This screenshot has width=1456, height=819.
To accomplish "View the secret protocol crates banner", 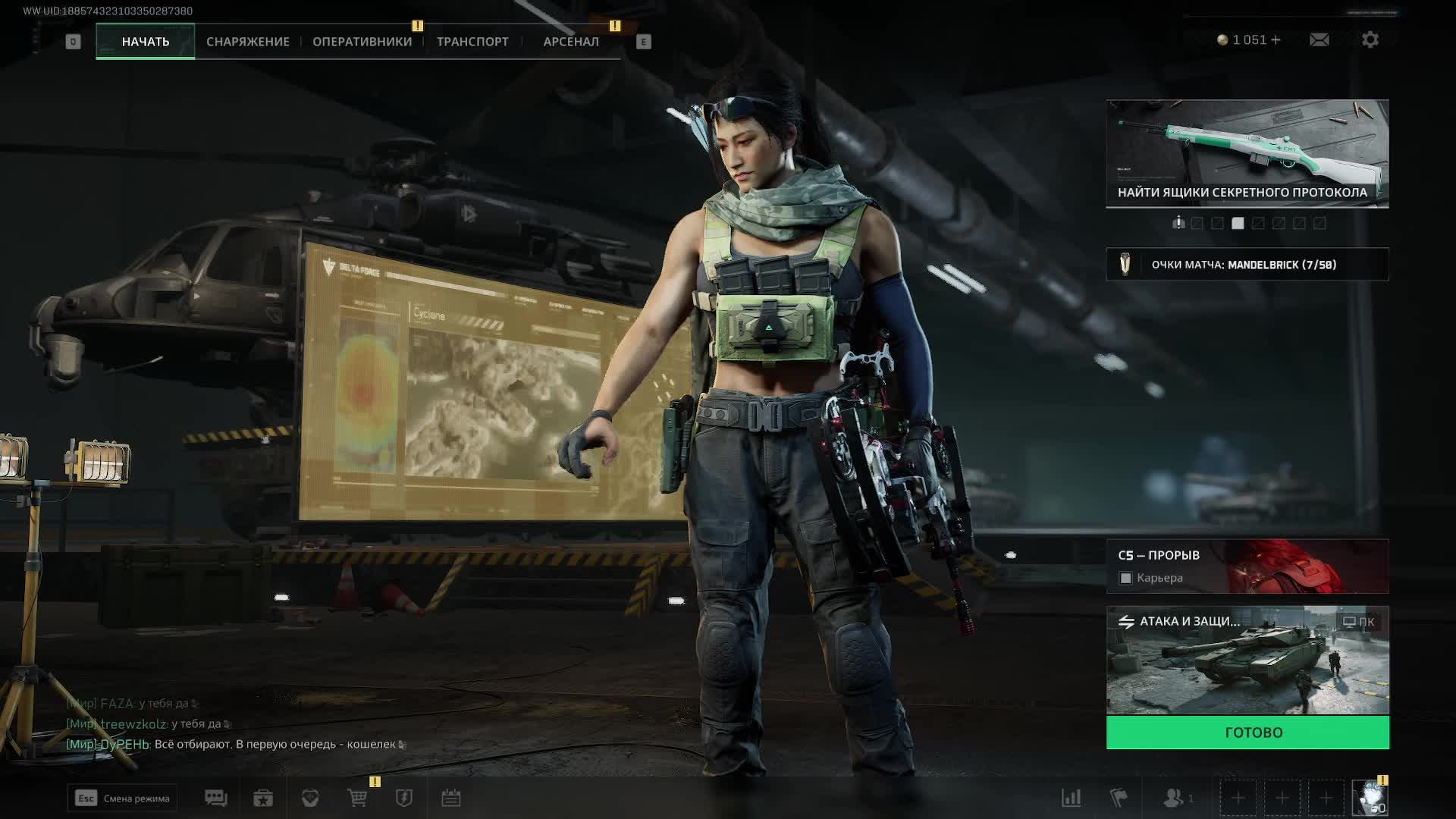I will [1247, 153].
